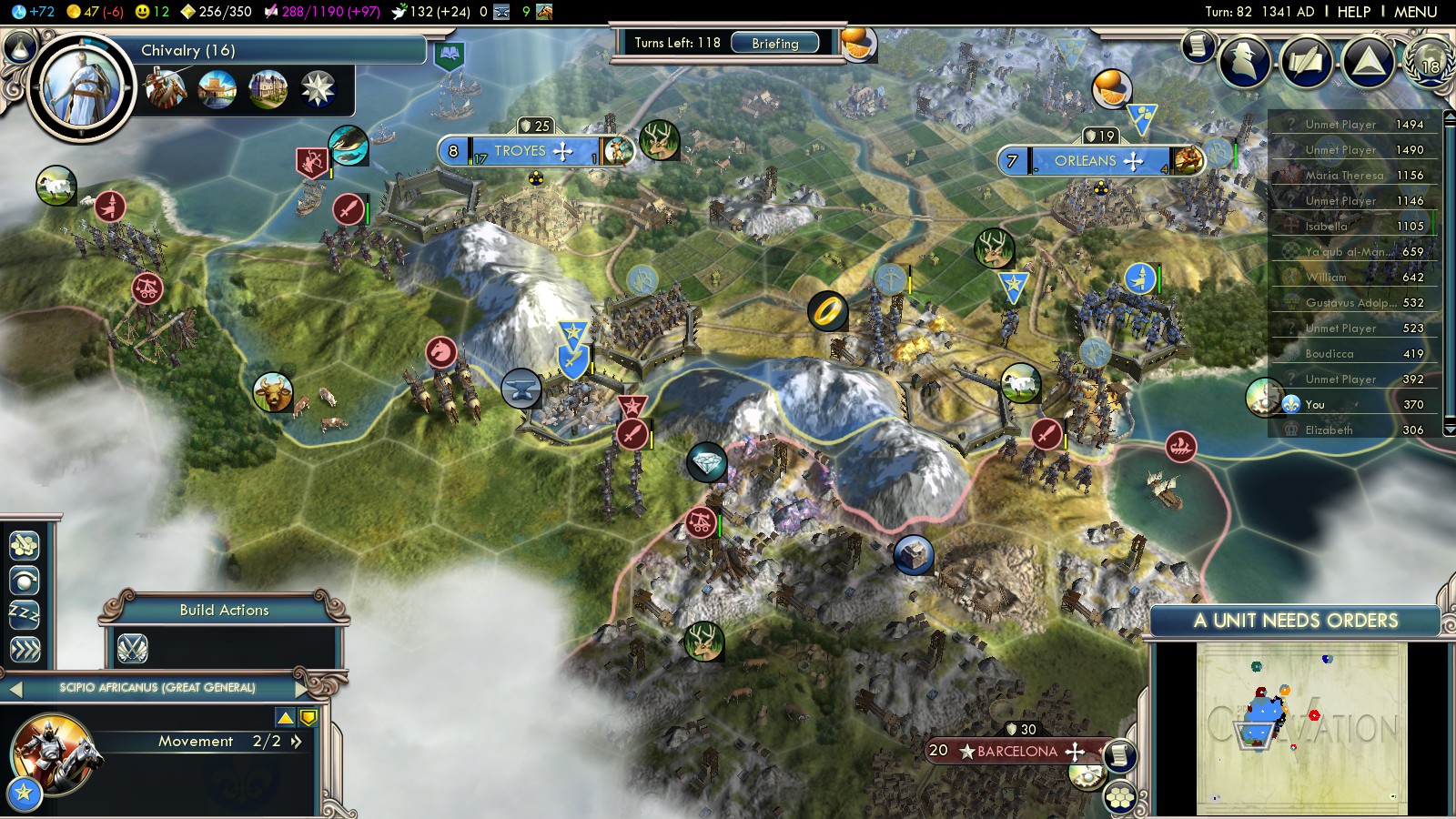Open the World Congress globe icon

[1430, 61]
